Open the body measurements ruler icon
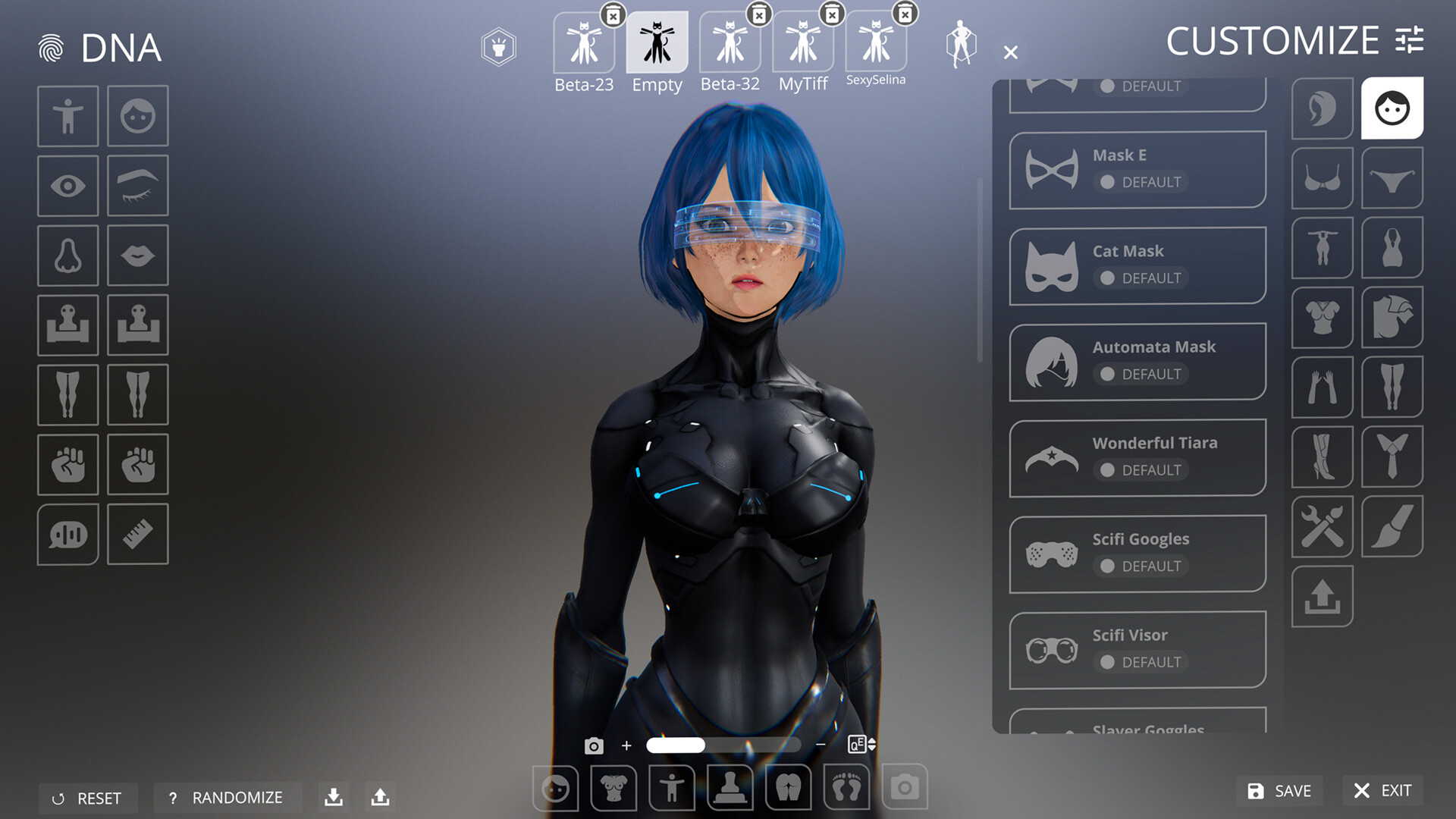Image resolution: width=1456 pixels, height=819 pixels. (137, 535)
